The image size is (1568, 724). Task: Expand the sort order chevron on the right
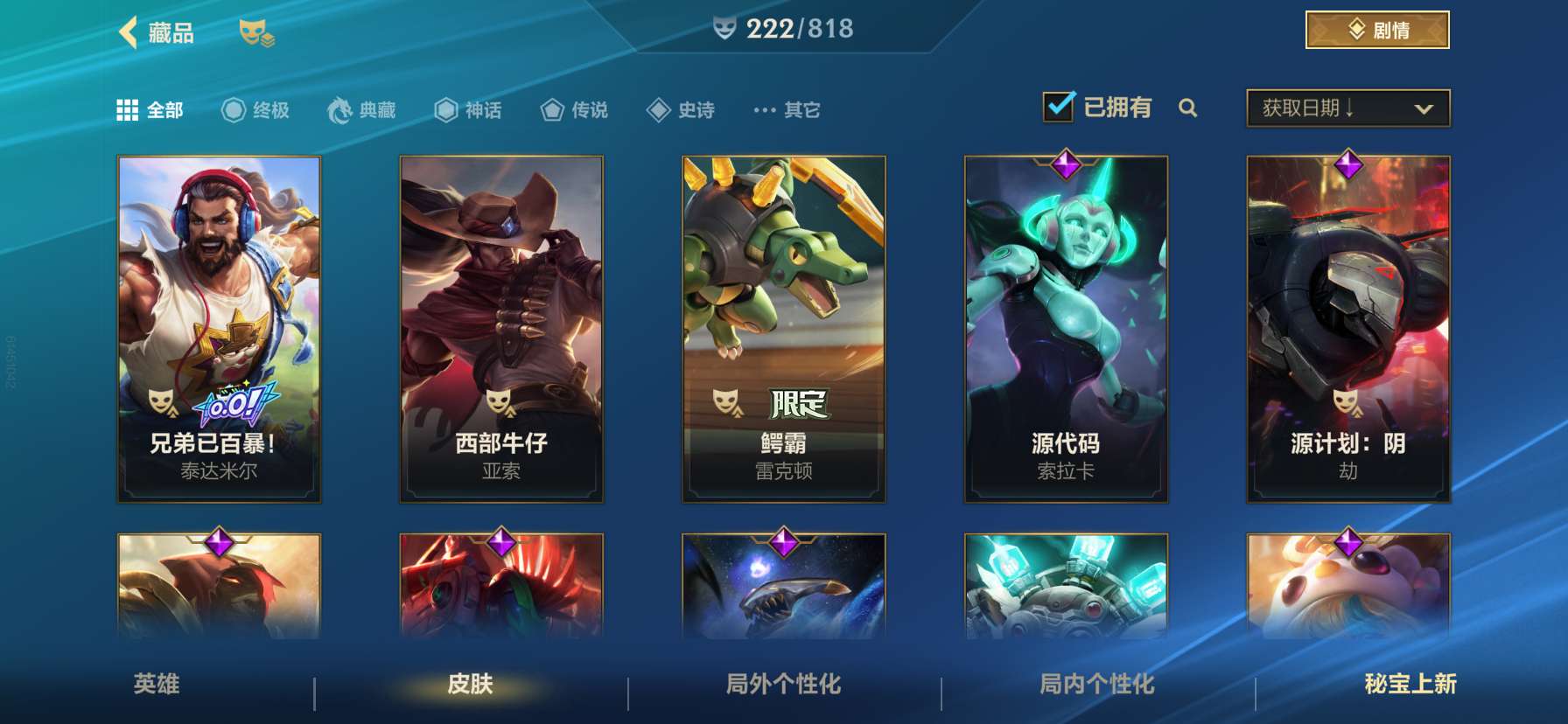tap(1422, 107)
